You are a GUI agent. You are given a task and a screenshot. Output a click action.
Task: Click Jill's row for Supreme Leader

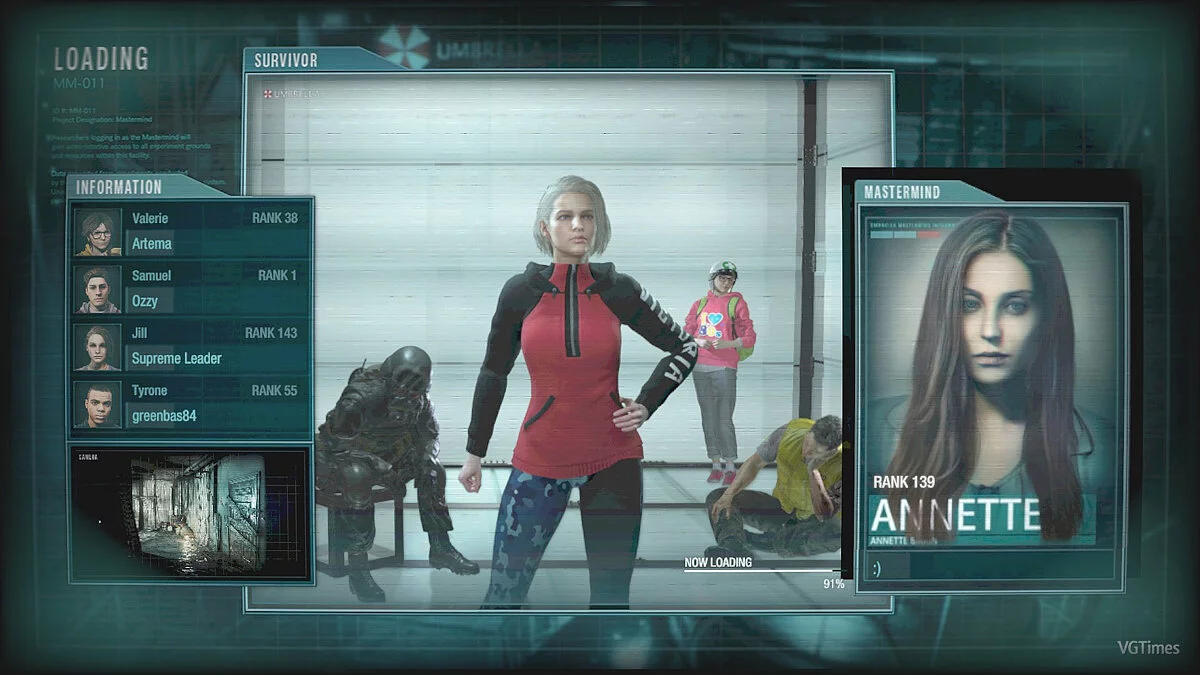191,347
